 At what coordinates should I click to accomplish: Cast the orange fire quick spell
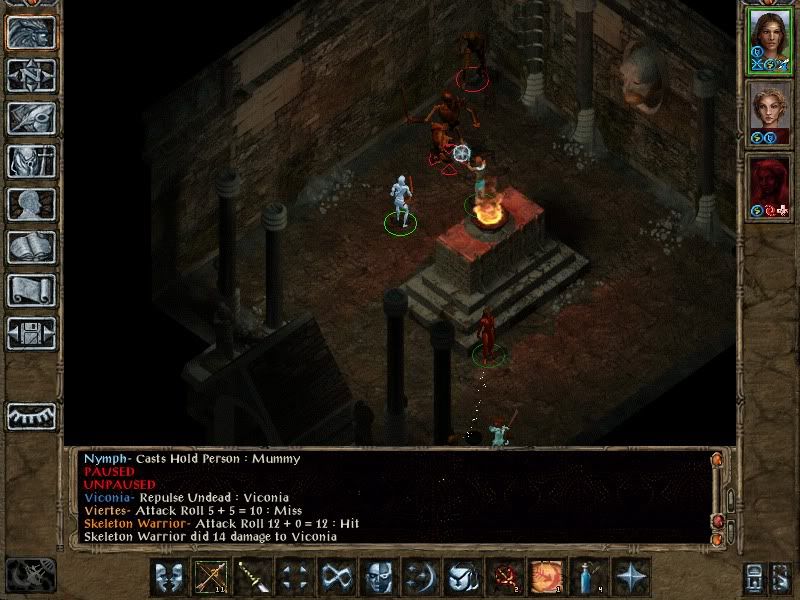pos(546,577)
